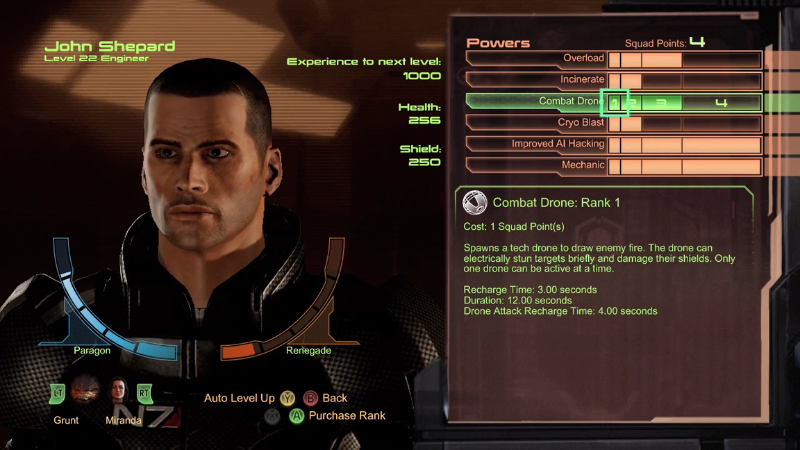Choose Combat Drone rank 3 segment
Image resolution: width=800 pixels, height=450 pixels.
click(661, 102)
